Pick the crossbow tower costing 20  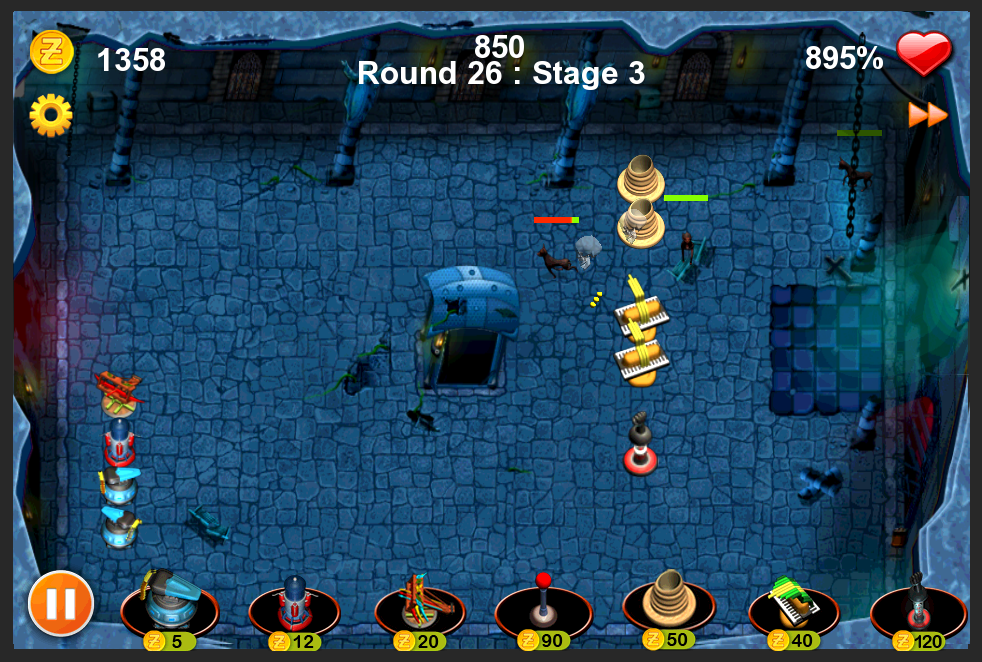(420, 605)
